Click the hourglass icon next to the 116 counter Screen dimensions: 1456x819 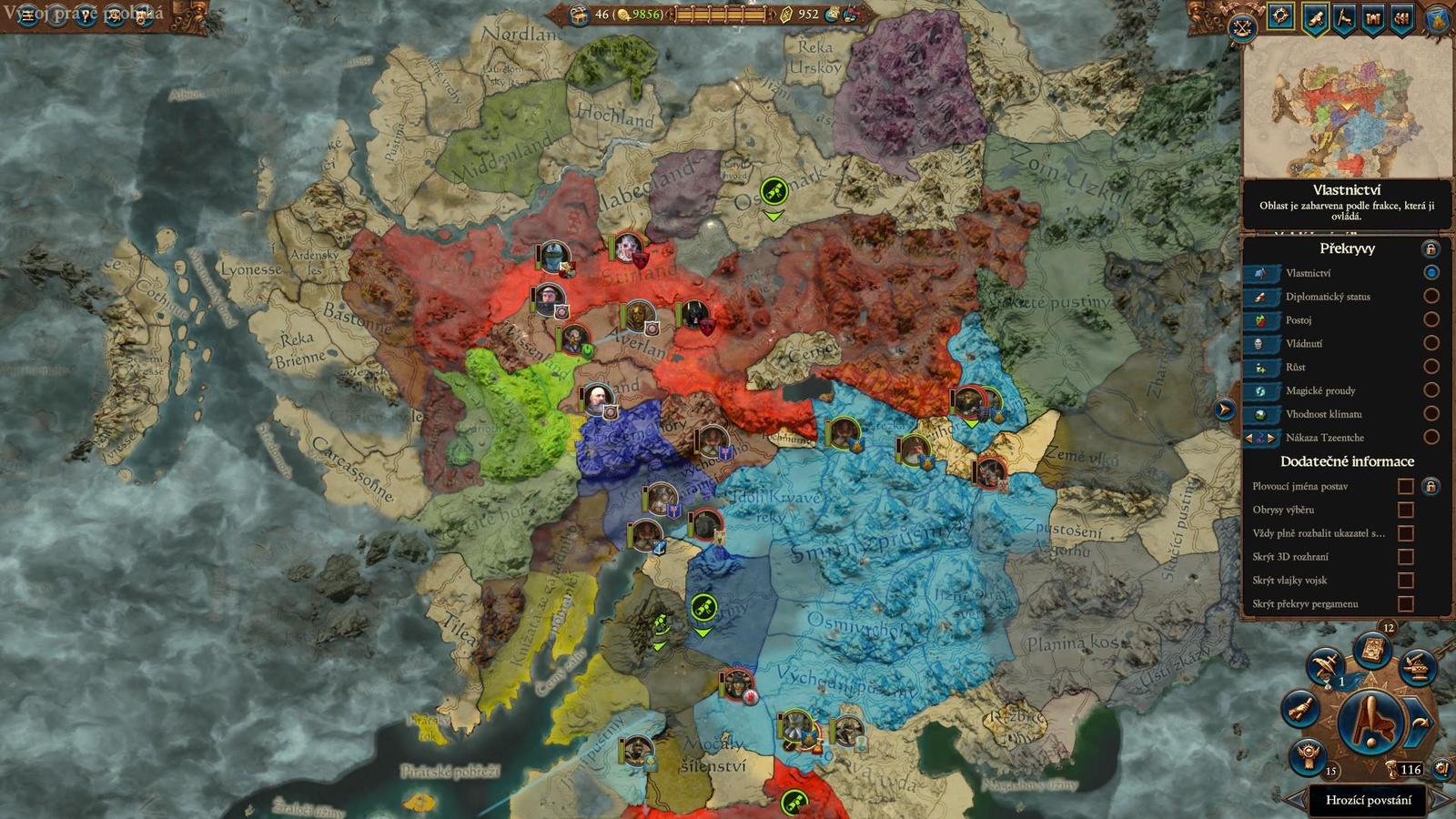tap(1392, 770)
